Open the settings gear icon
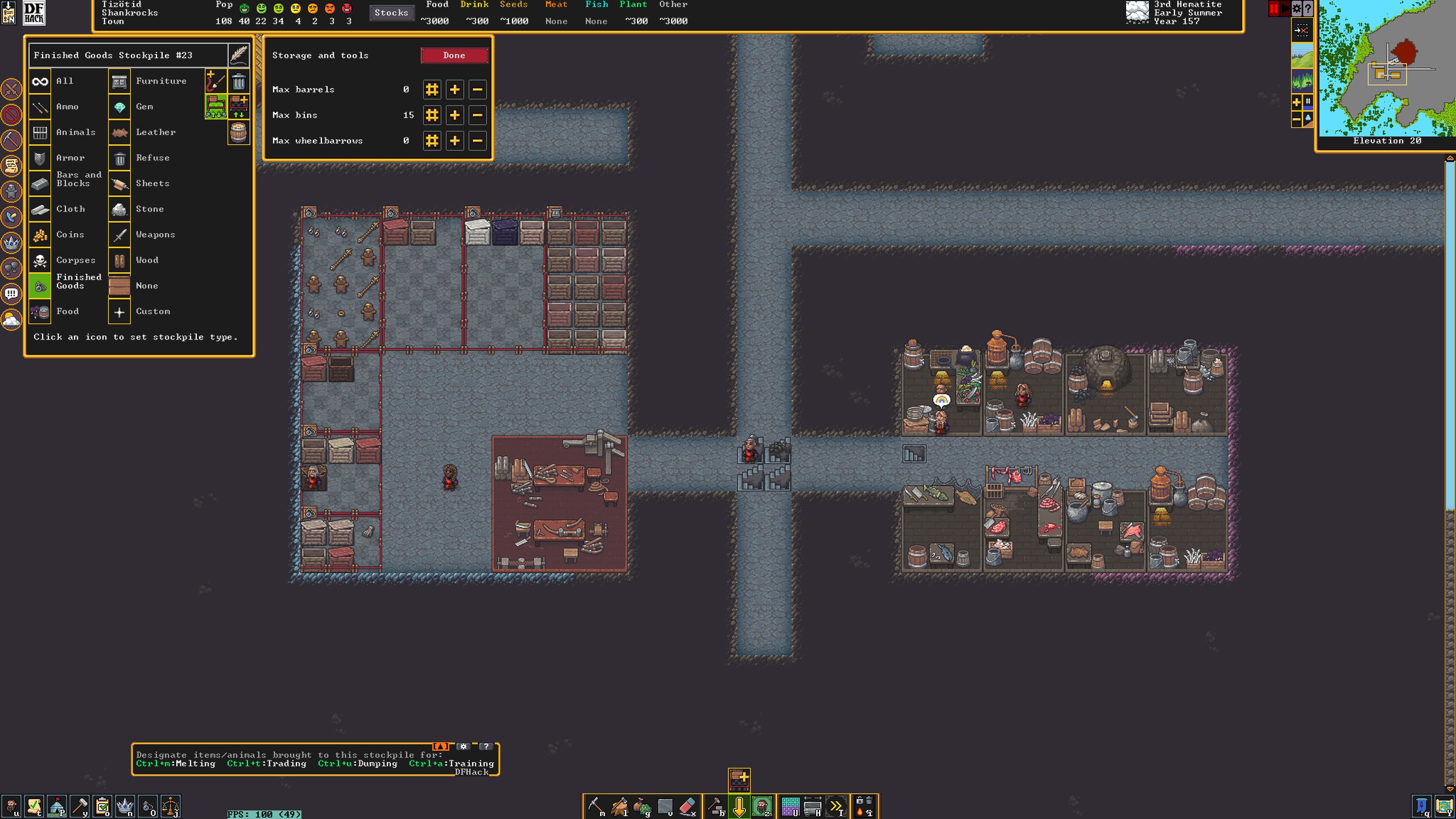Image resolution: width=1456 pixels, height=819 pixels. point(1297,9)
